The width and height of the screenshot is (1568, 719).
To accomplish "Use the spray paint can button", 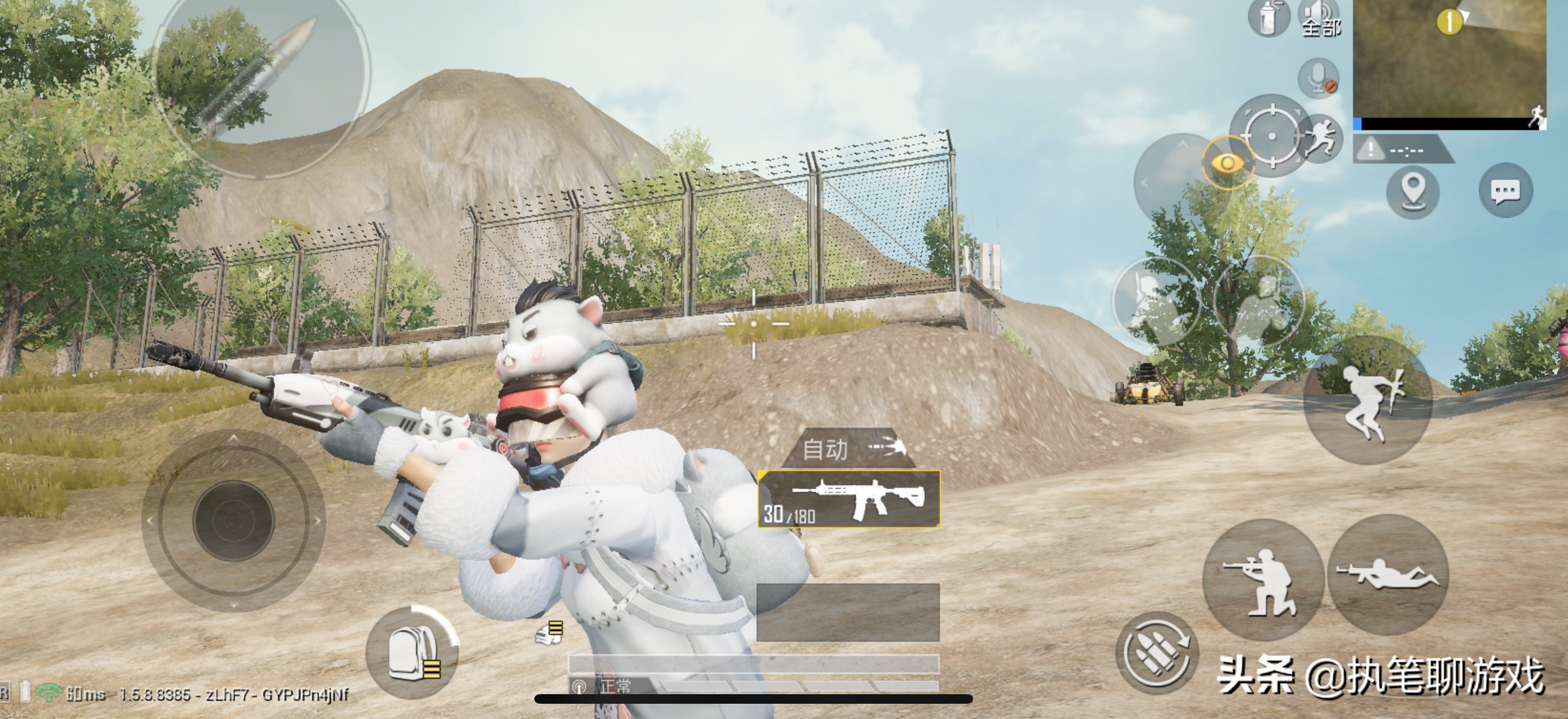I will [1268, 18].
